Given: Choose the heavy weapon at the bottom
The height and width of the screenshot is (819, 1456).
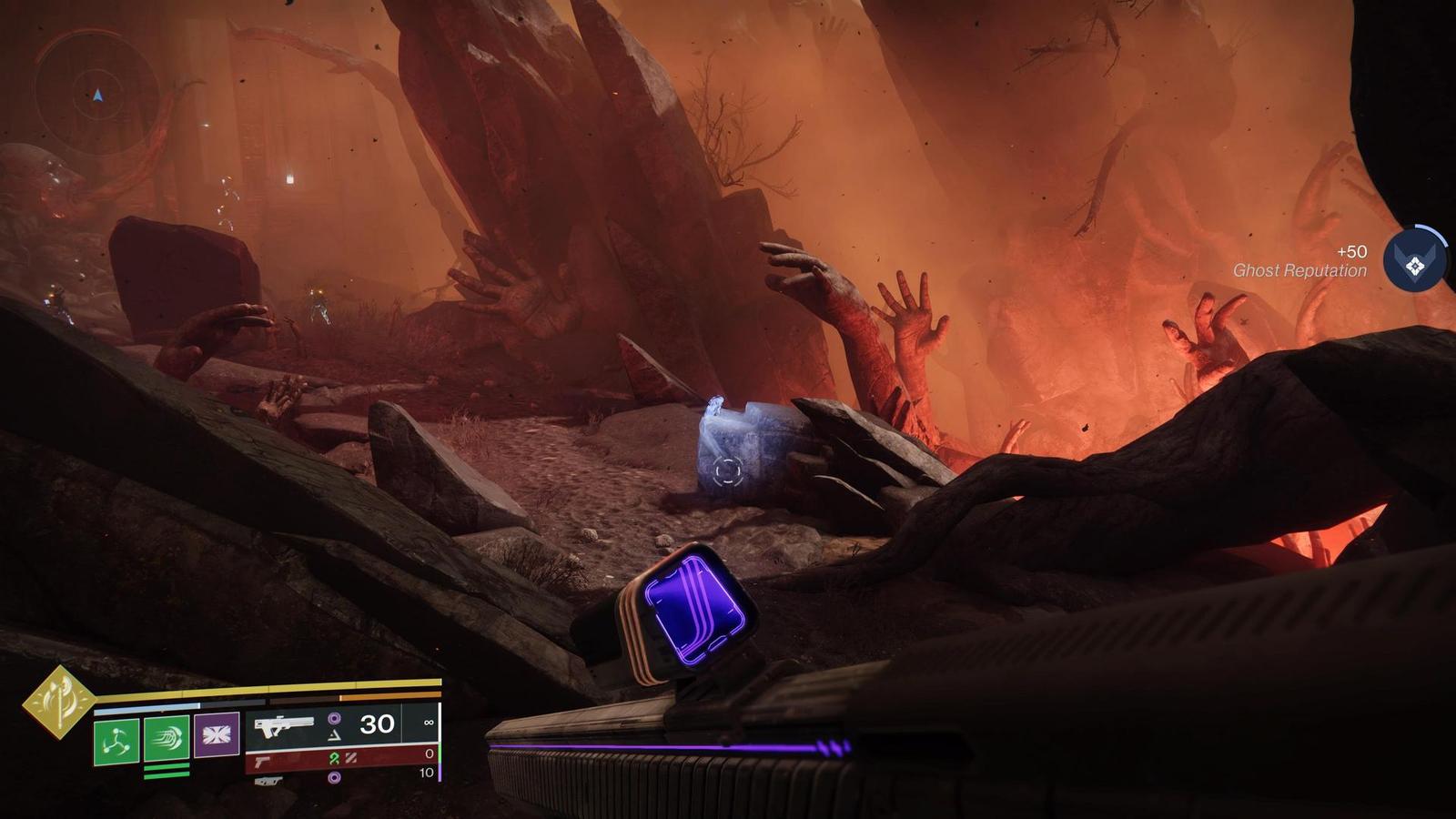Looking at the screenshot, I should click(264, 781).
